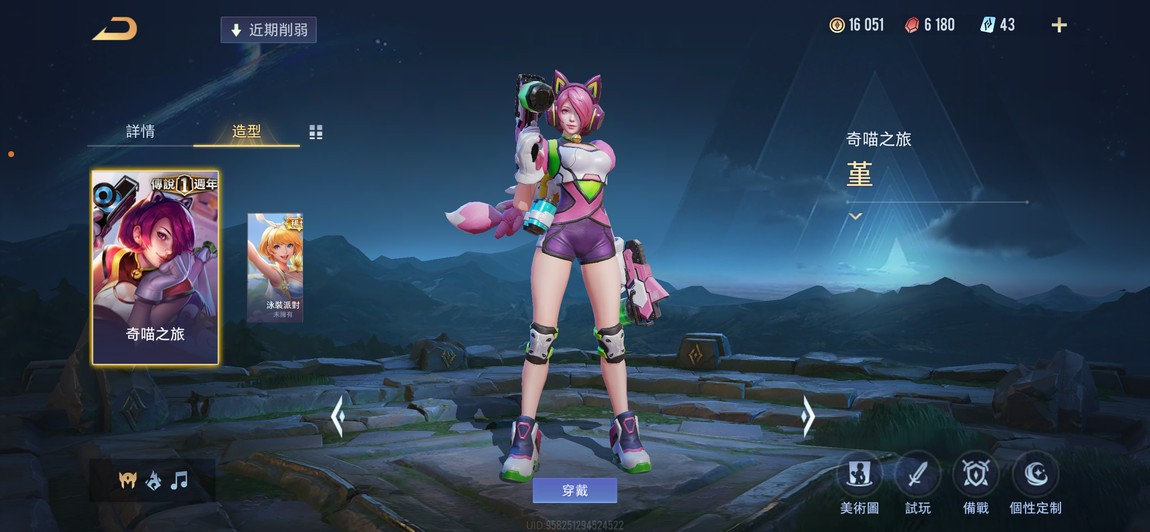Open 個性定制 personalization settings
Image resolution: width=1150 pixels, height=532 pixels.
[x=1035, y=482]
